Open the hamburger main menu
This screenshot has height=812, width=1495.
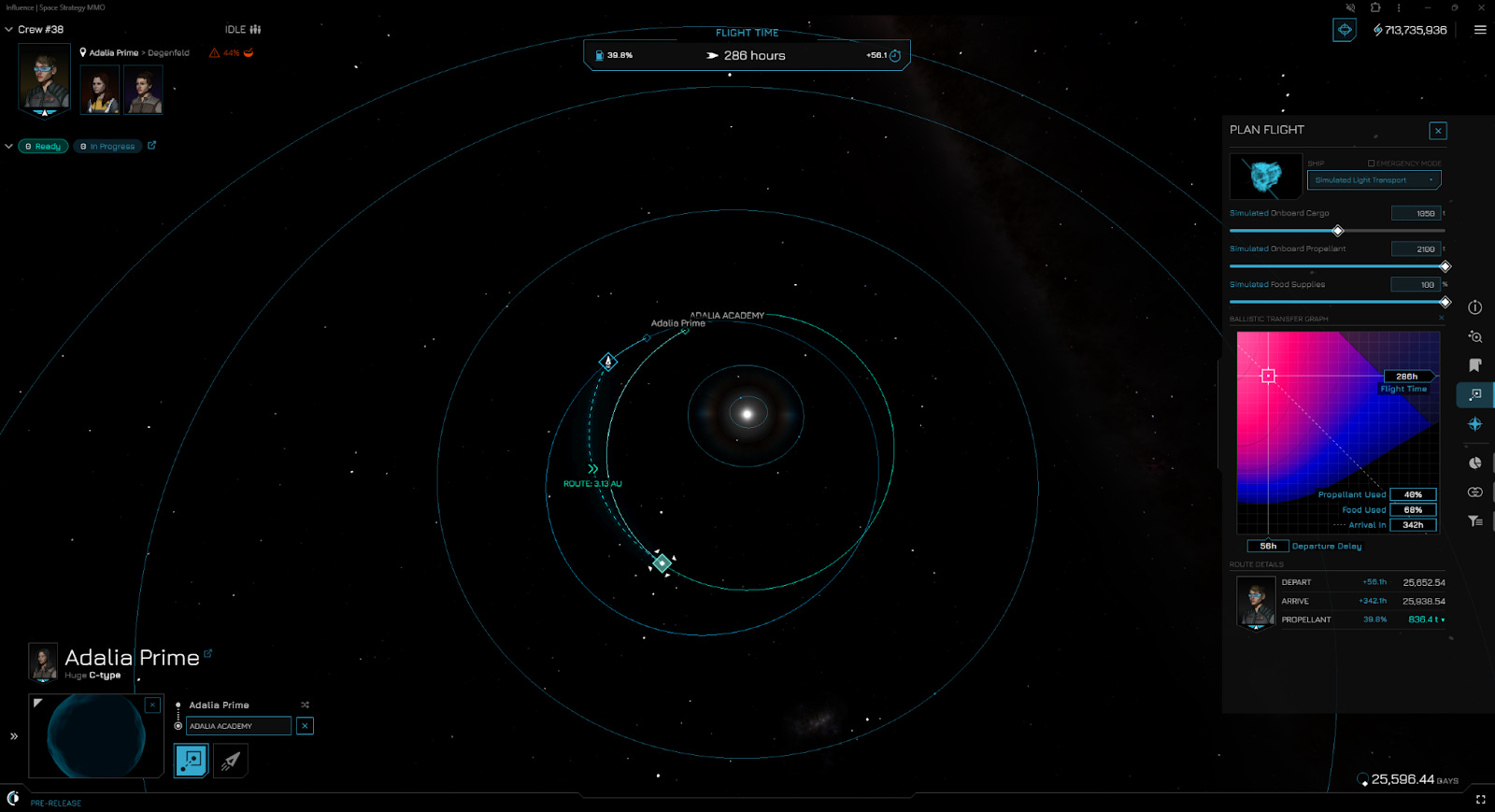(x=1480, y=30)
